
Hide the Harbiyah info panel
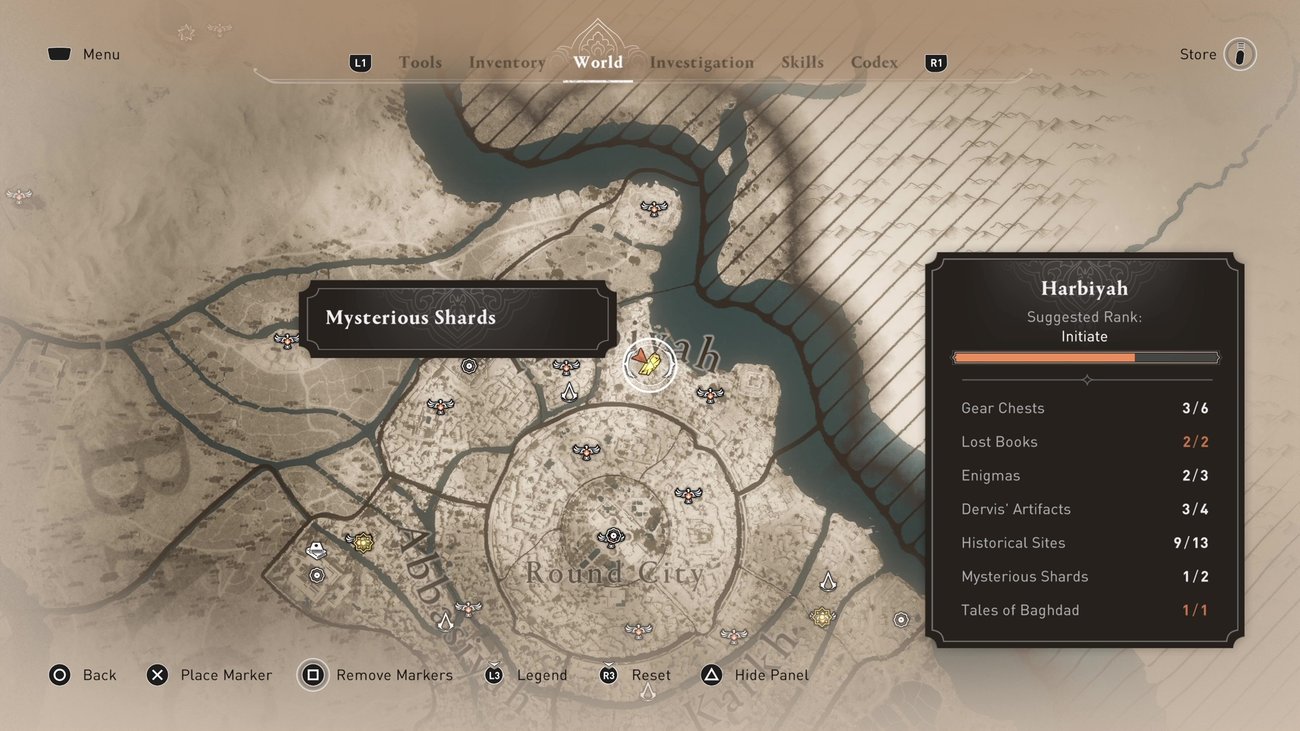coord(755,675)
